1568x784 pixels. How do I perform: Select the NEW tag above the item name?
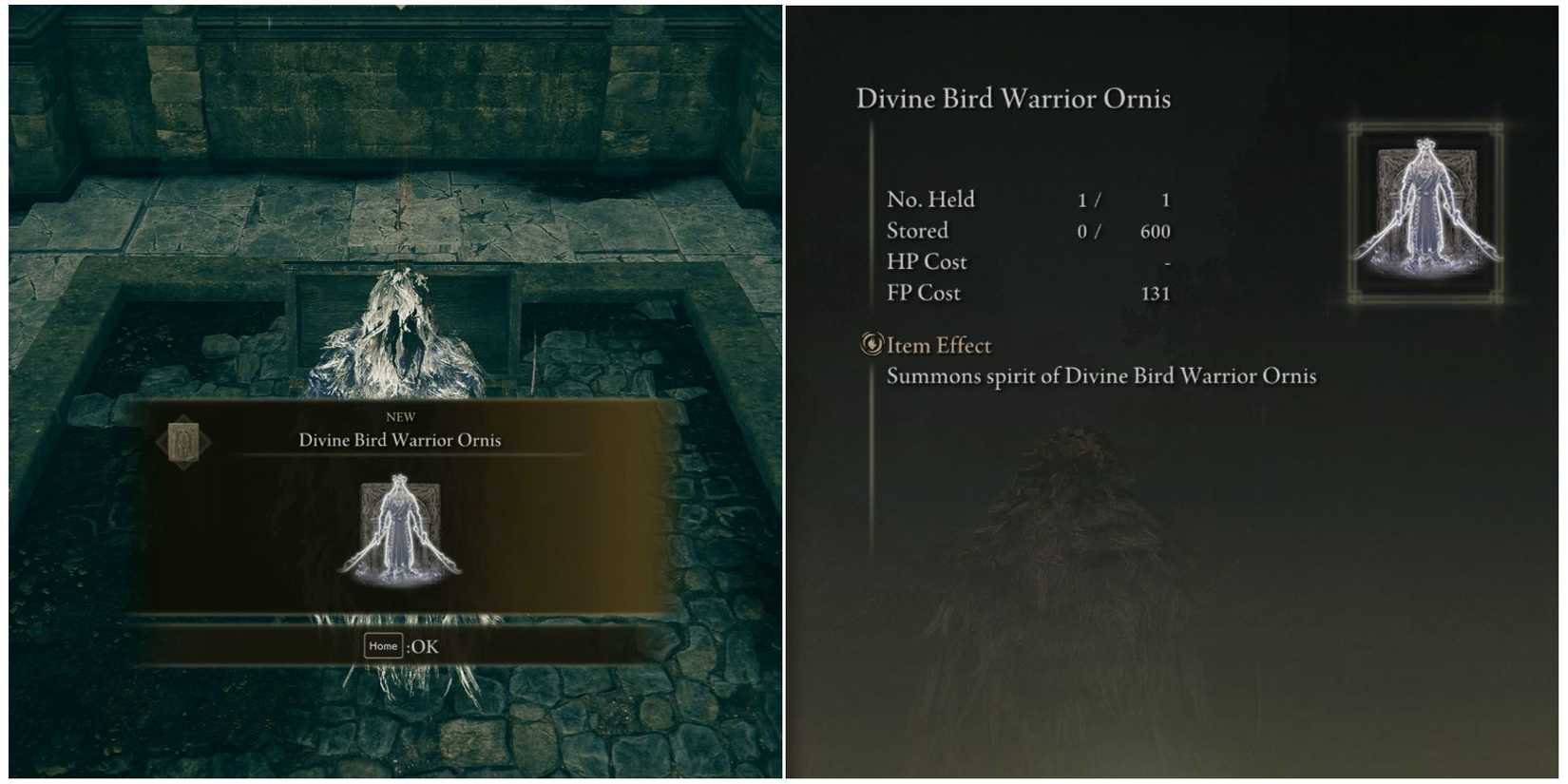coord(402,415)
